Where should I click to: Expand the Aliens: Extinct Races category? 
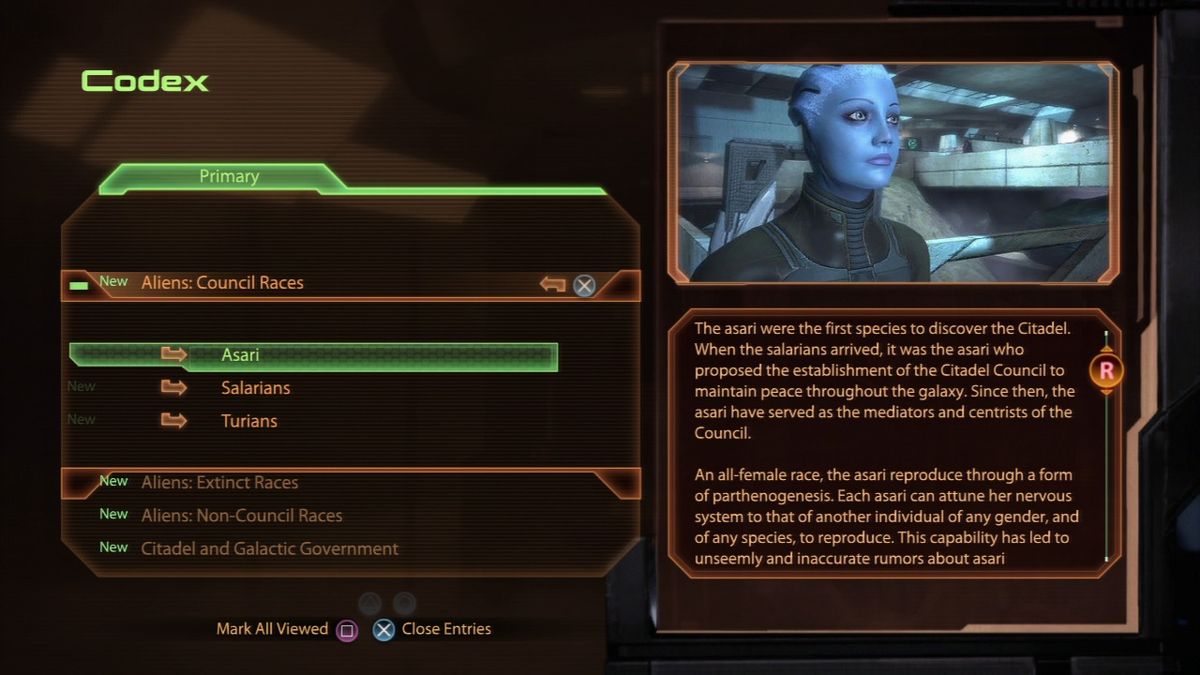[x=219, y=483]
